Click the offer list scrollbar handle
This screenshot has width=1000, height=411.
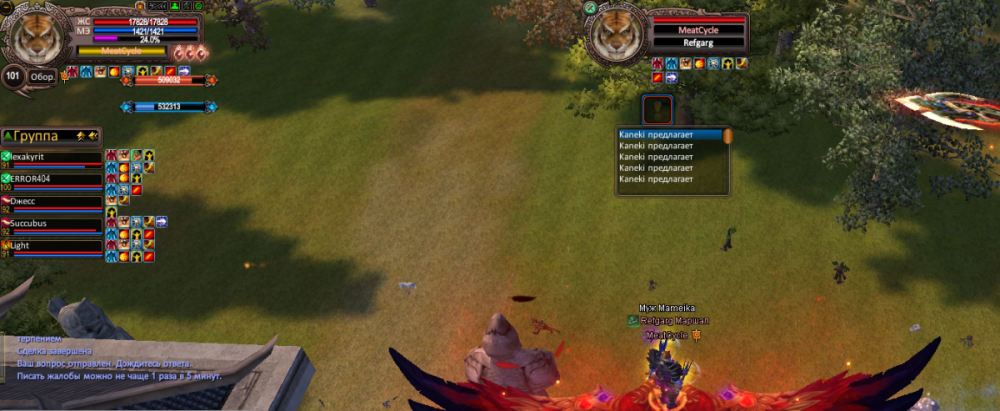pyautogui.click(x=728, y=135)
